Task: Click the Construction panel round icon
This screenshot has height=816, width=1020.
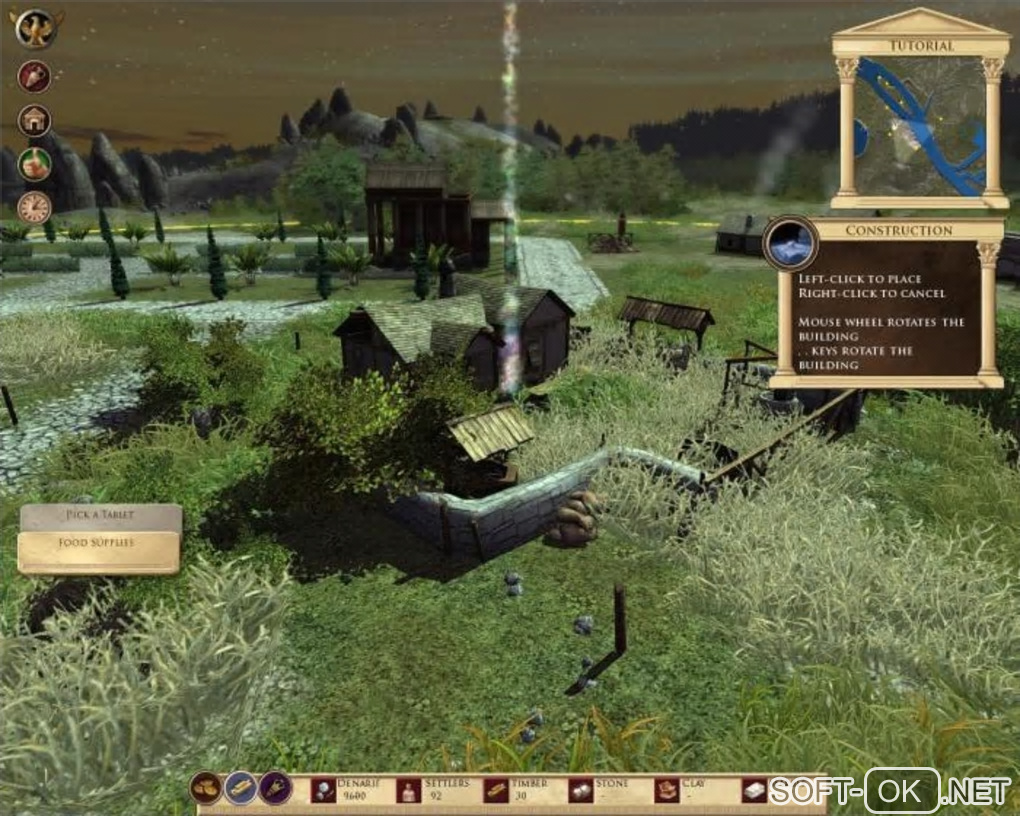Action: 791,243
